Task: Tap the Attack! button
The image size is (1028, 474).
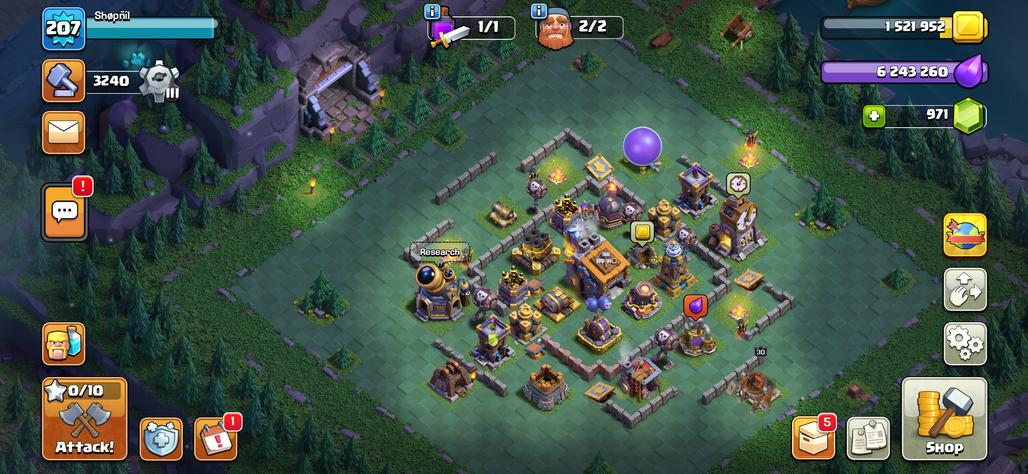Action: coord(84,417)
